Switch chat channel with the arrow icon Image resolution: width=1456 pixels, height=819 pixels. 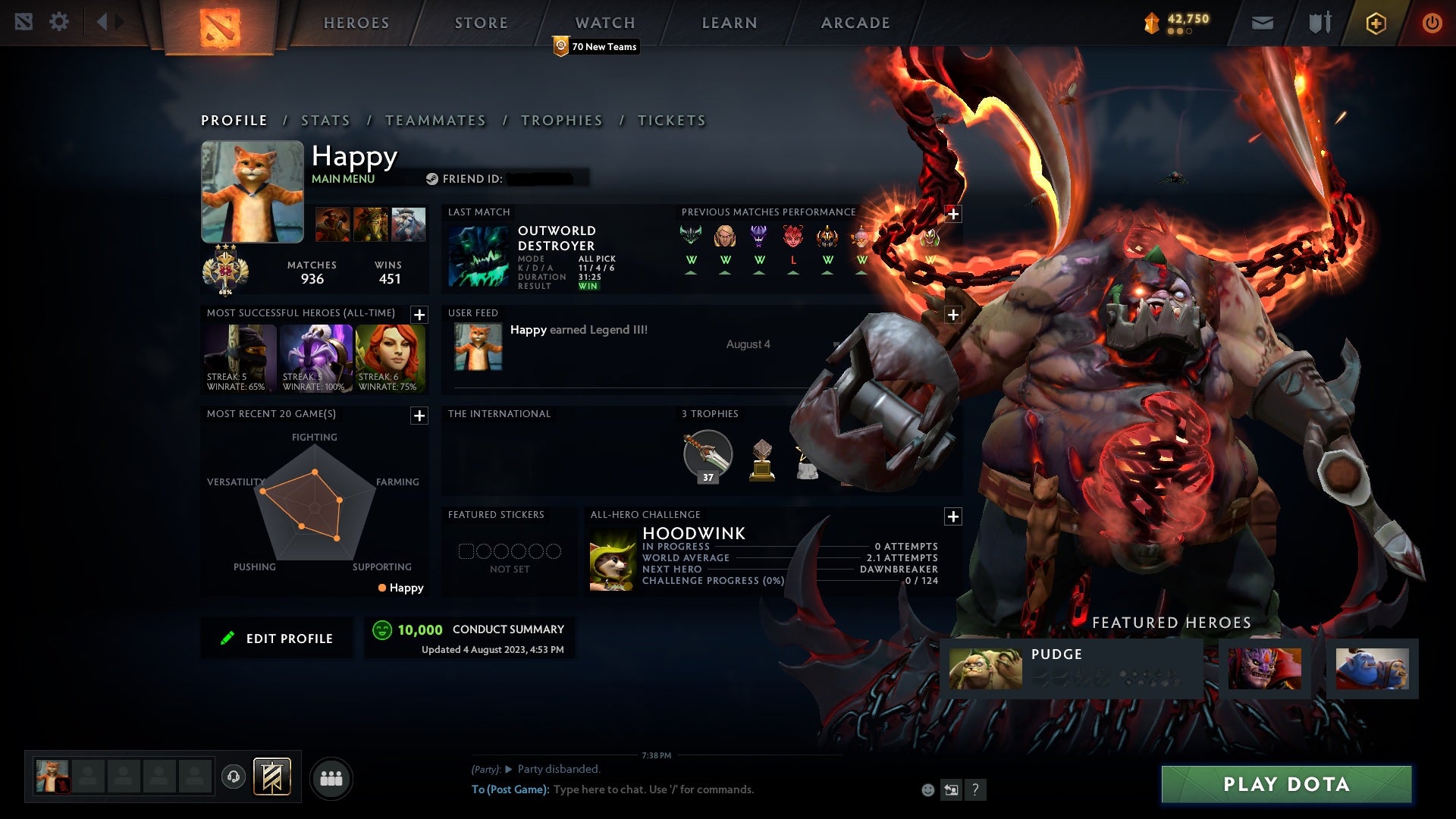pyautogui.click(x=952, y=789)
